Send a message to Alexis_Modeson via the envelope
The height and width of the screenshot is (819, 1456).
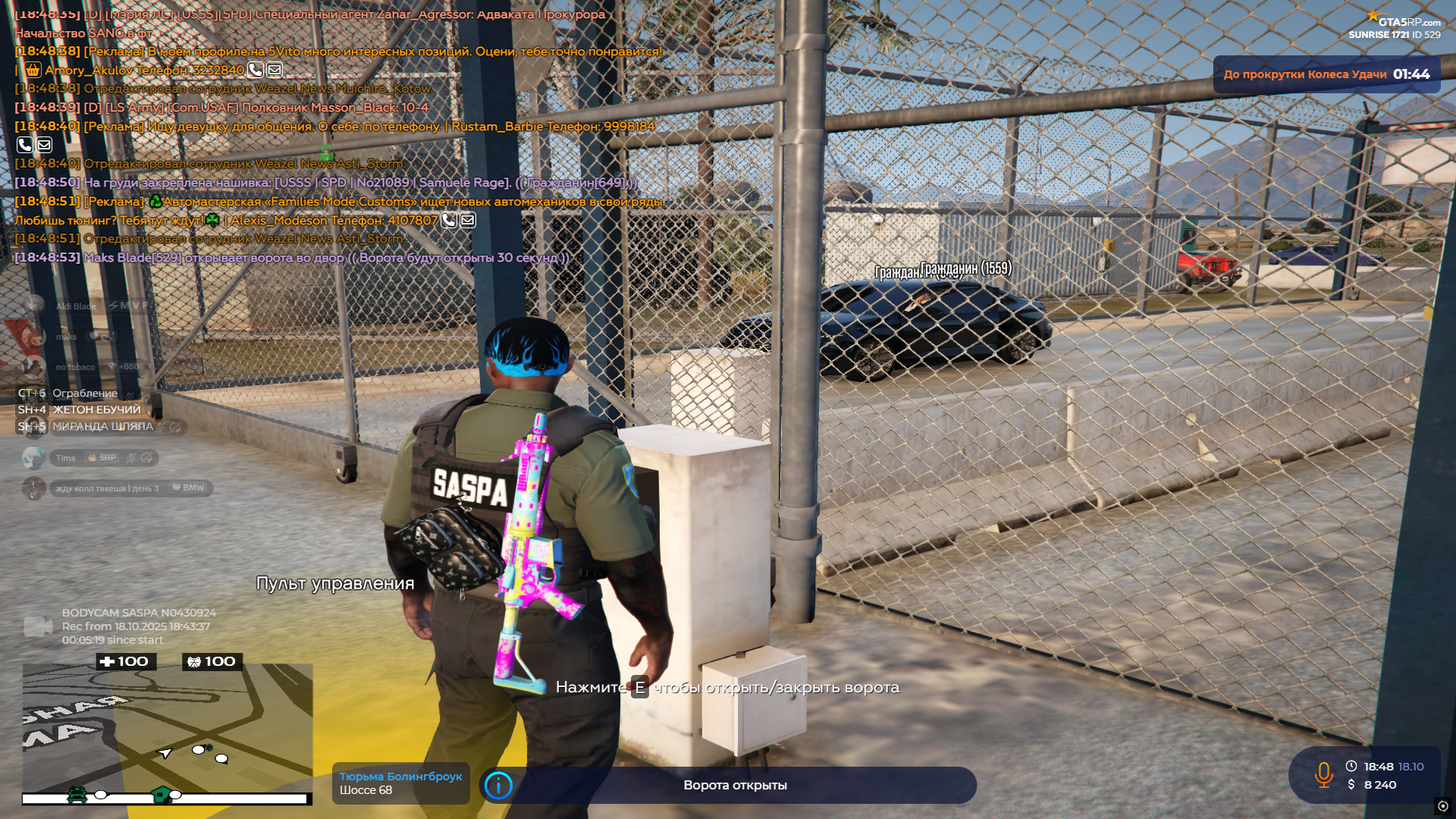pos(468,221)
